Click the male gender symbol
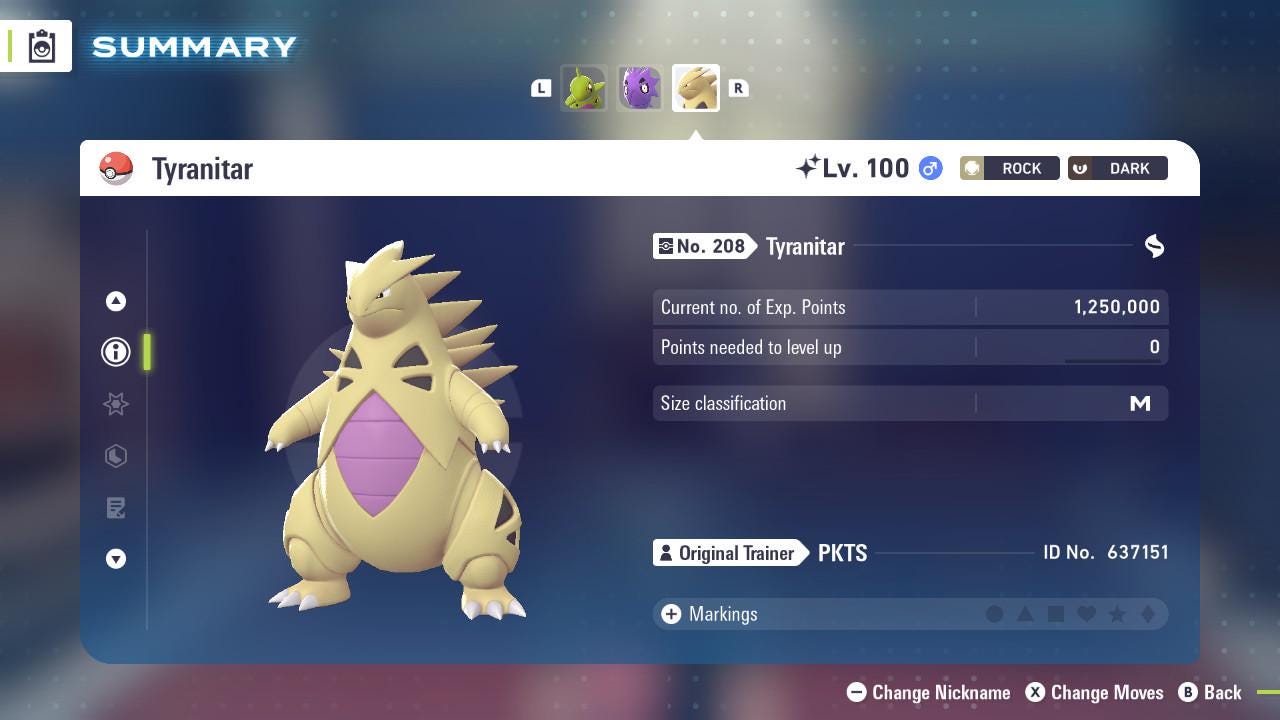This screenshot has height=720, width=1280. tap(928, 168)
